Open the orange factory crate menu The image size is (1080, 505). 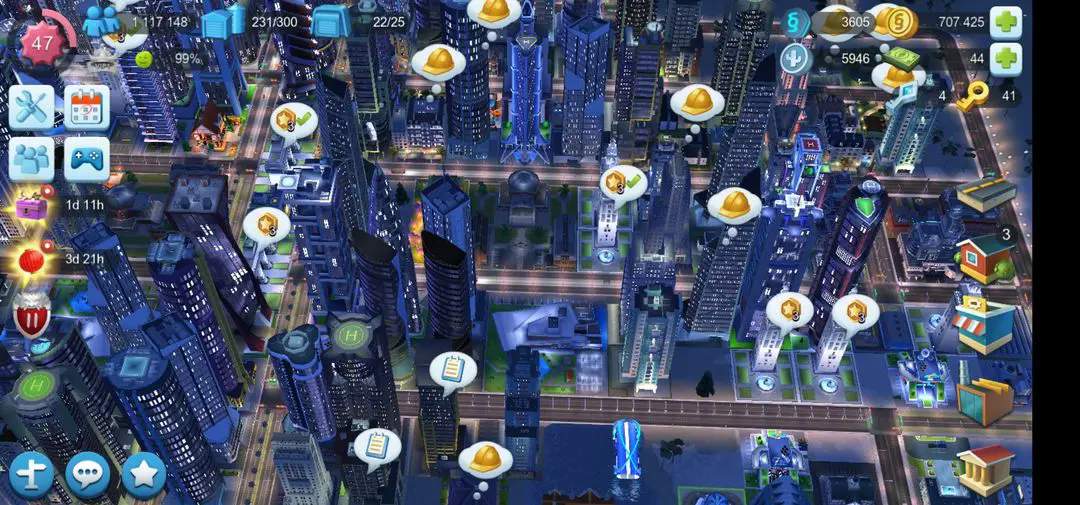click(x=984, y=401)
